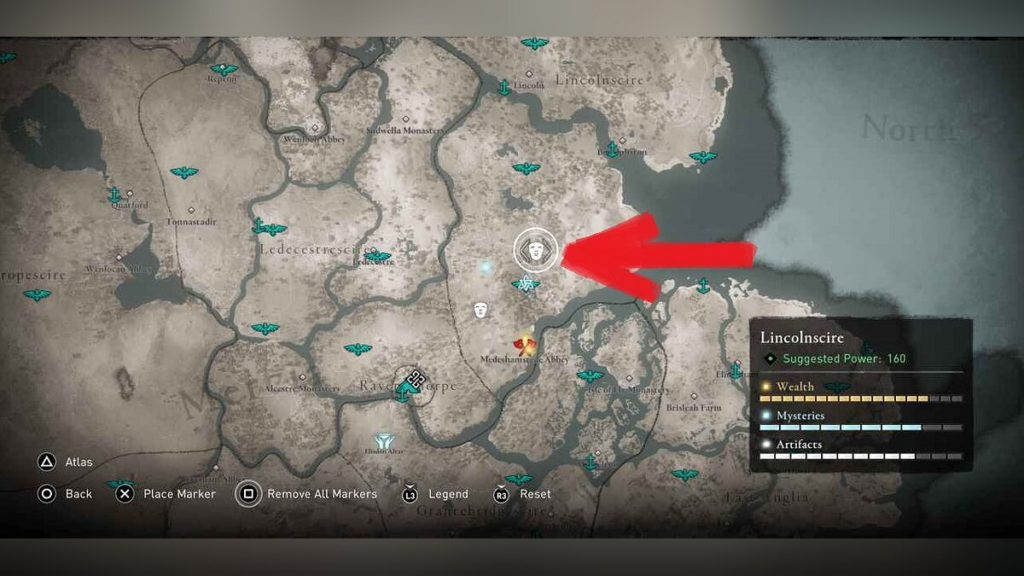Click the Wenlloch Abbey location diamond
The height and width of the screenshot is (576, 1024).
click(316, 128)
